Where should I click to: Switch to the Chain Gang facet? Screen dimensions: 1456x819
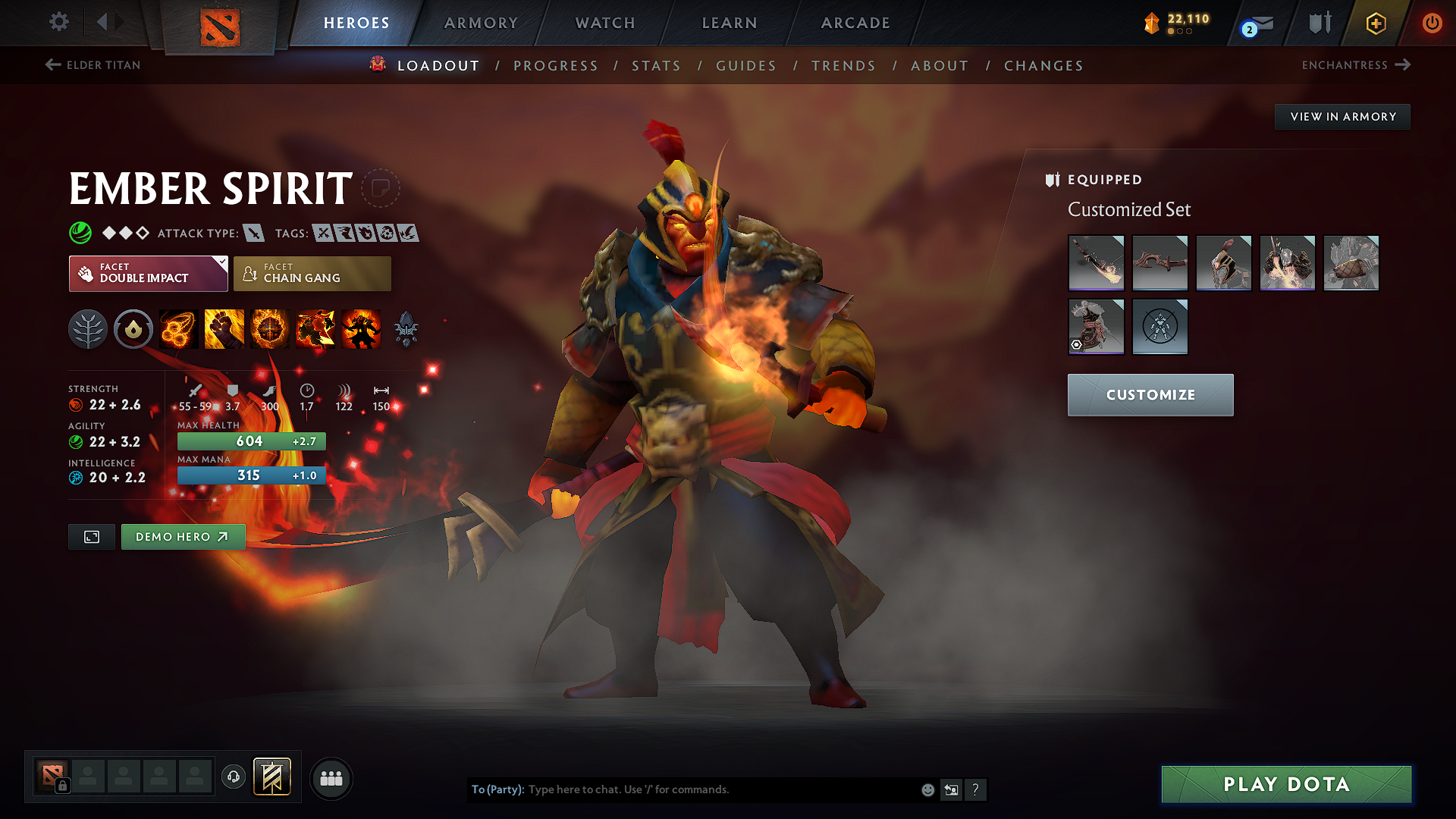point(311,273)
